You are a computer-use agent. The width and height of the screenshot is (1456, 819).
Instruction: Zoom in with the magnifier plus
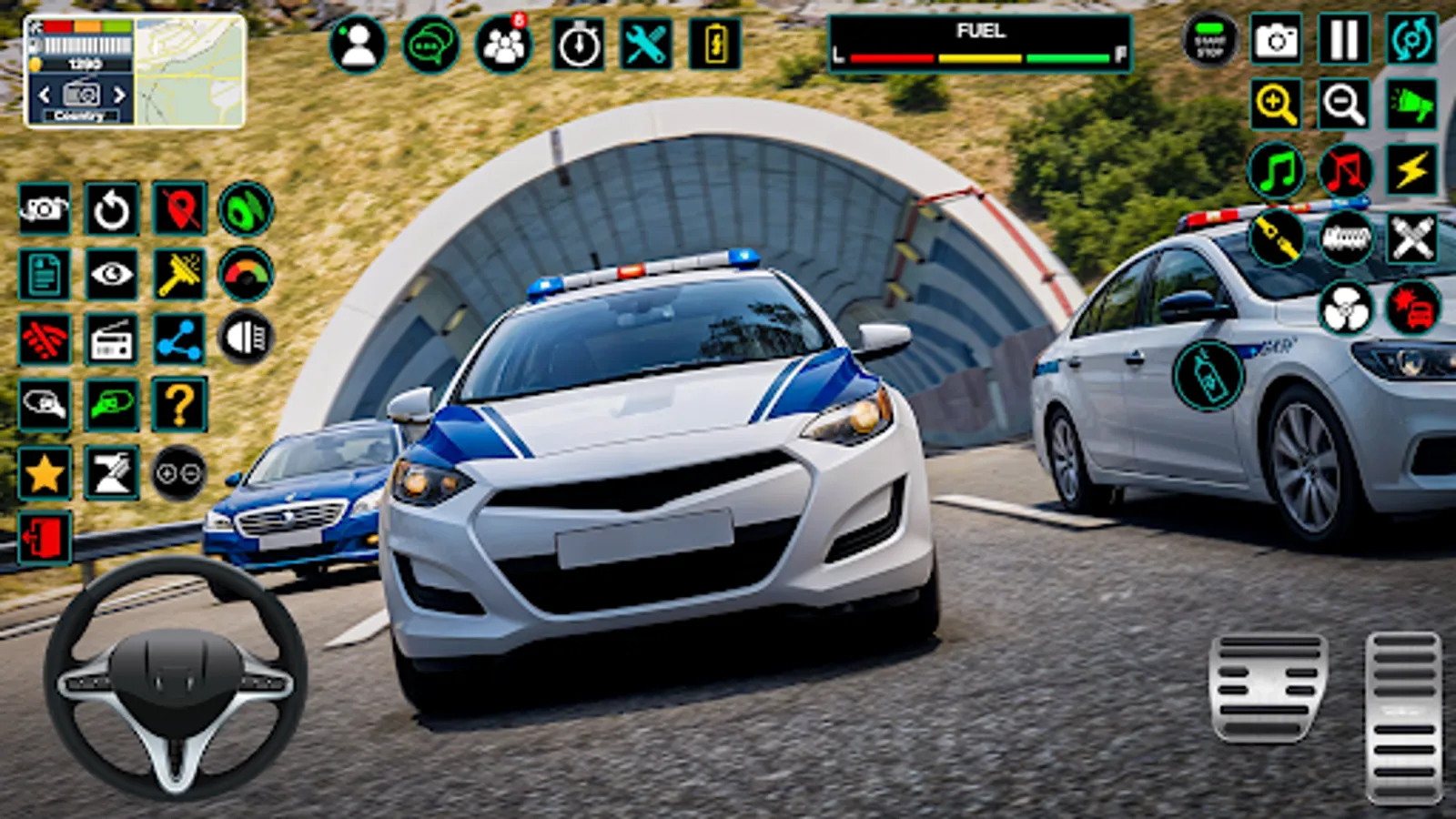tap(1278, 103)
